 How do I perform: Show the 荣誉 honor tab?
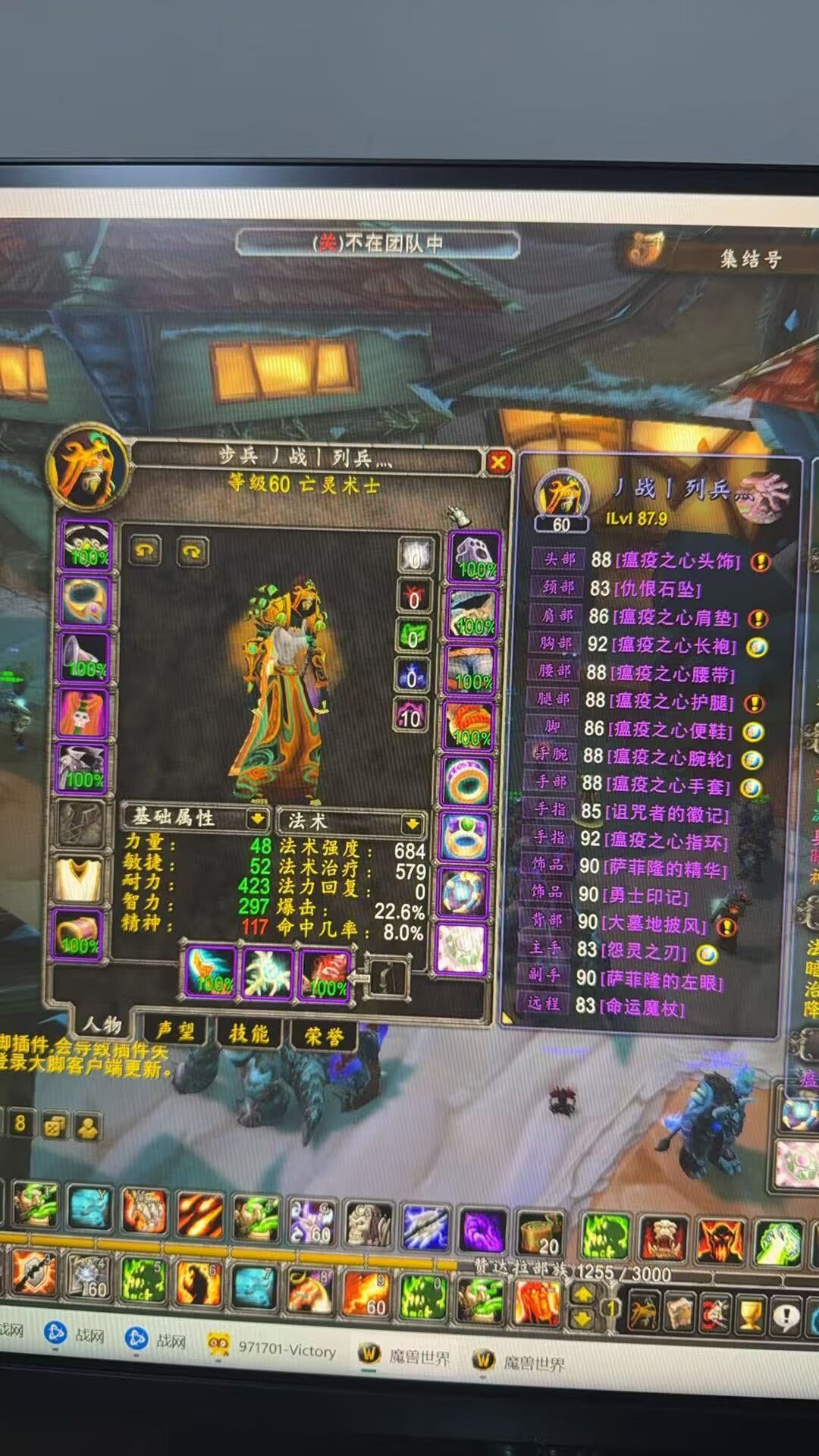(x=324, y=1036)
